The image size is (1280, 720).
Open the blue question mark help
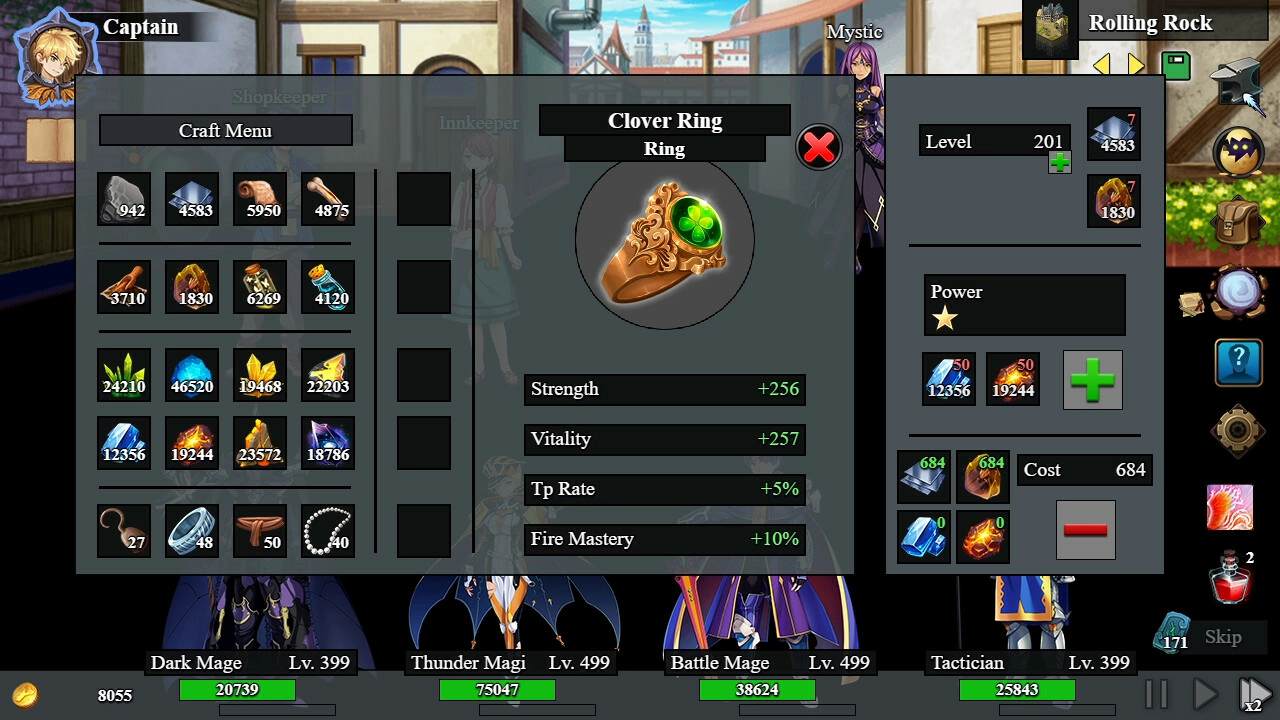(1239, 362)
